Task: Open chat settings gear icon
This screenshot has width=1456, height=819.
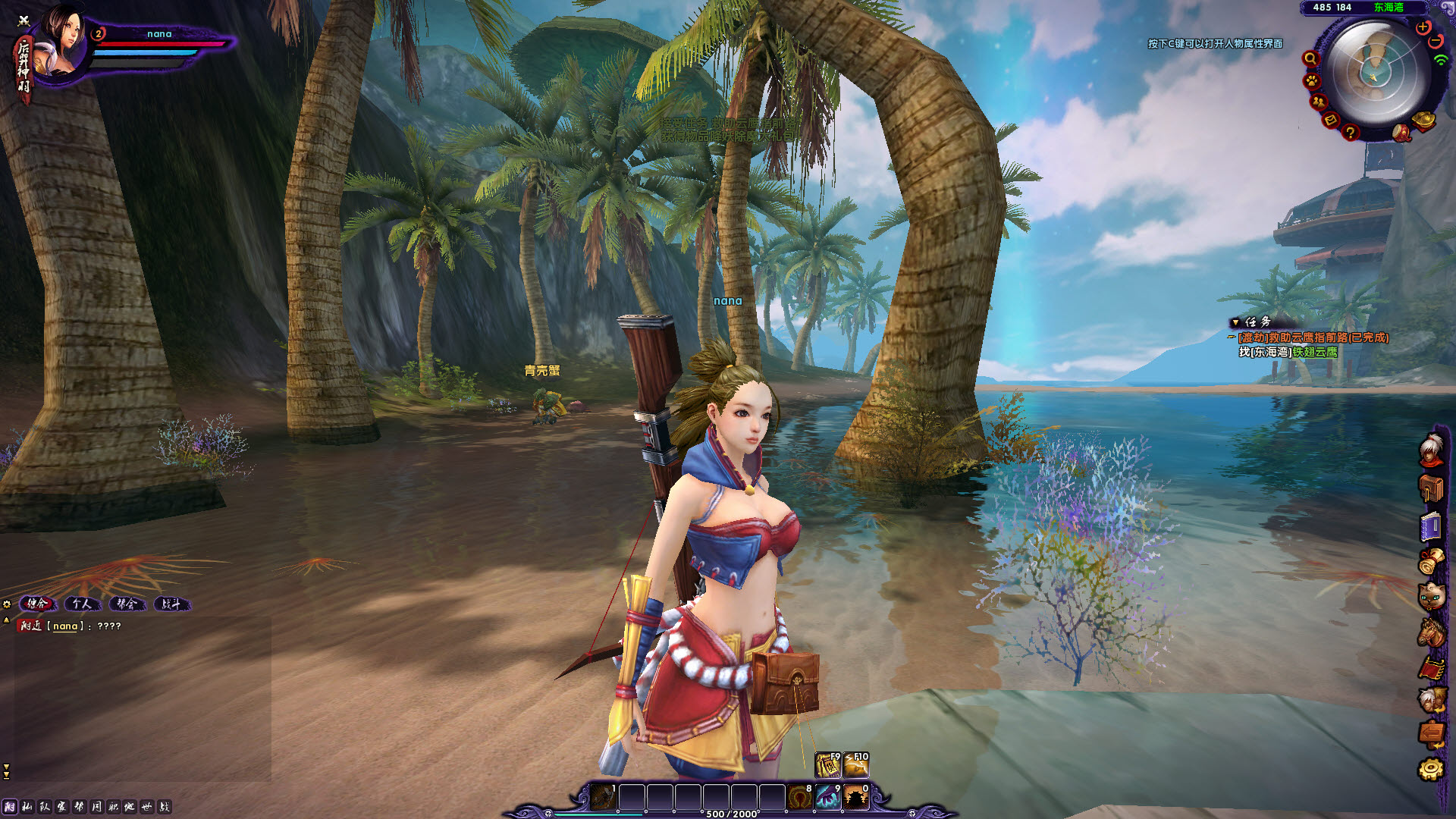Action: (x=7, y=604)
